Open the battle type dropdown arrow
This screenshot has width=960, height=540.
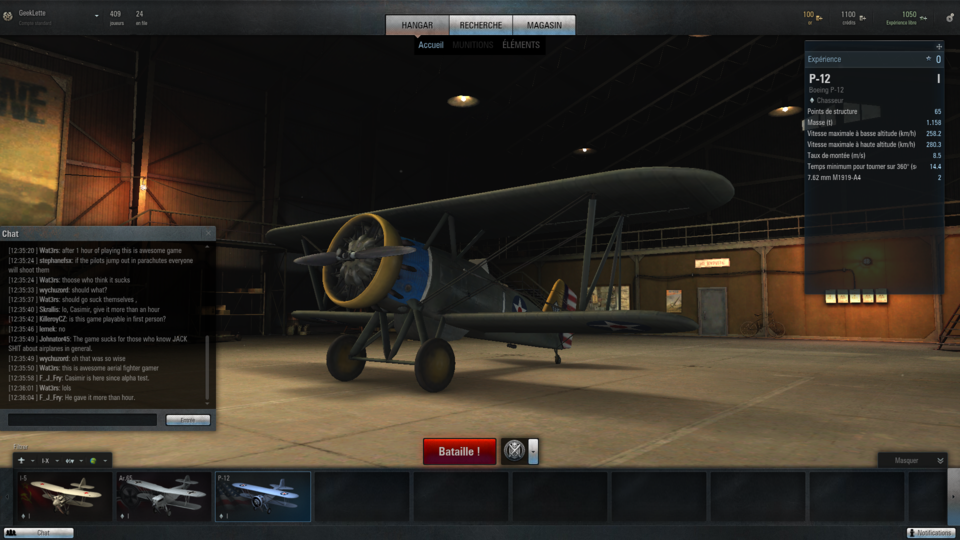533,451
